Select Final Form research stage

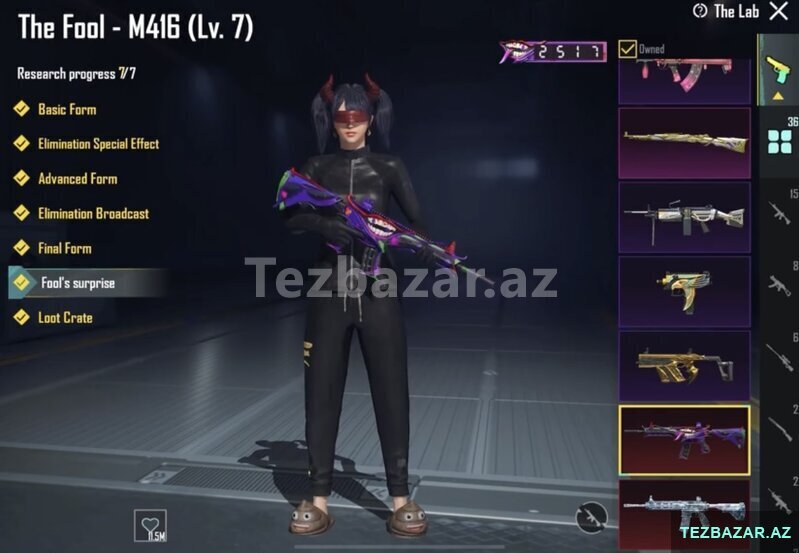[x=64, y=248]
